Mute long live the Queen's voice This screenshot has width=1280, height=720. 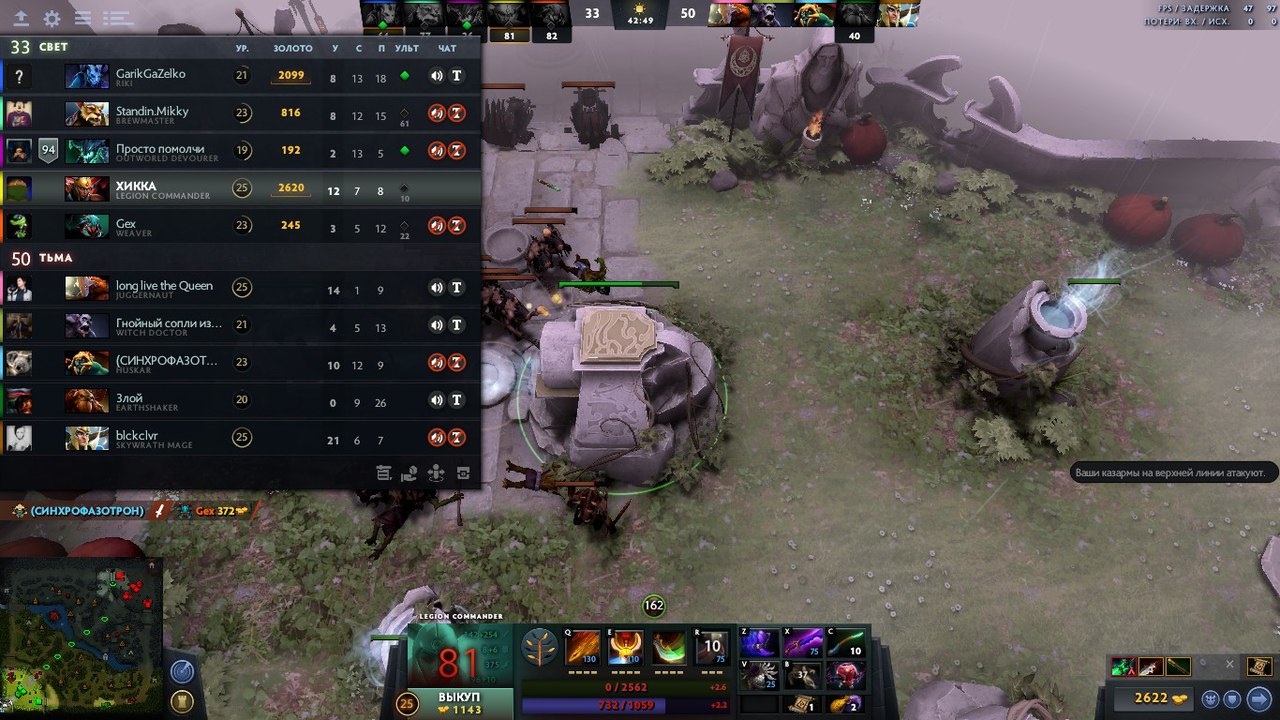[436, 287]
